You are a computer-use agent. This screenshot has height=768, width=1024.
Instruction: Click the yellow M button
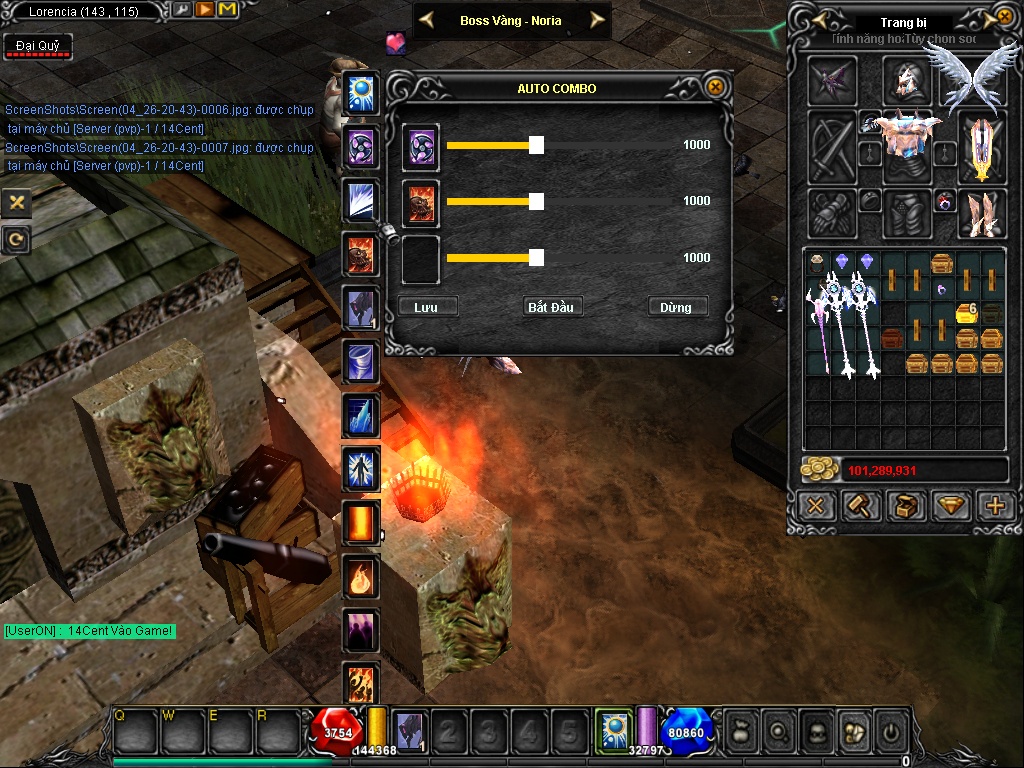click(226, 10)
